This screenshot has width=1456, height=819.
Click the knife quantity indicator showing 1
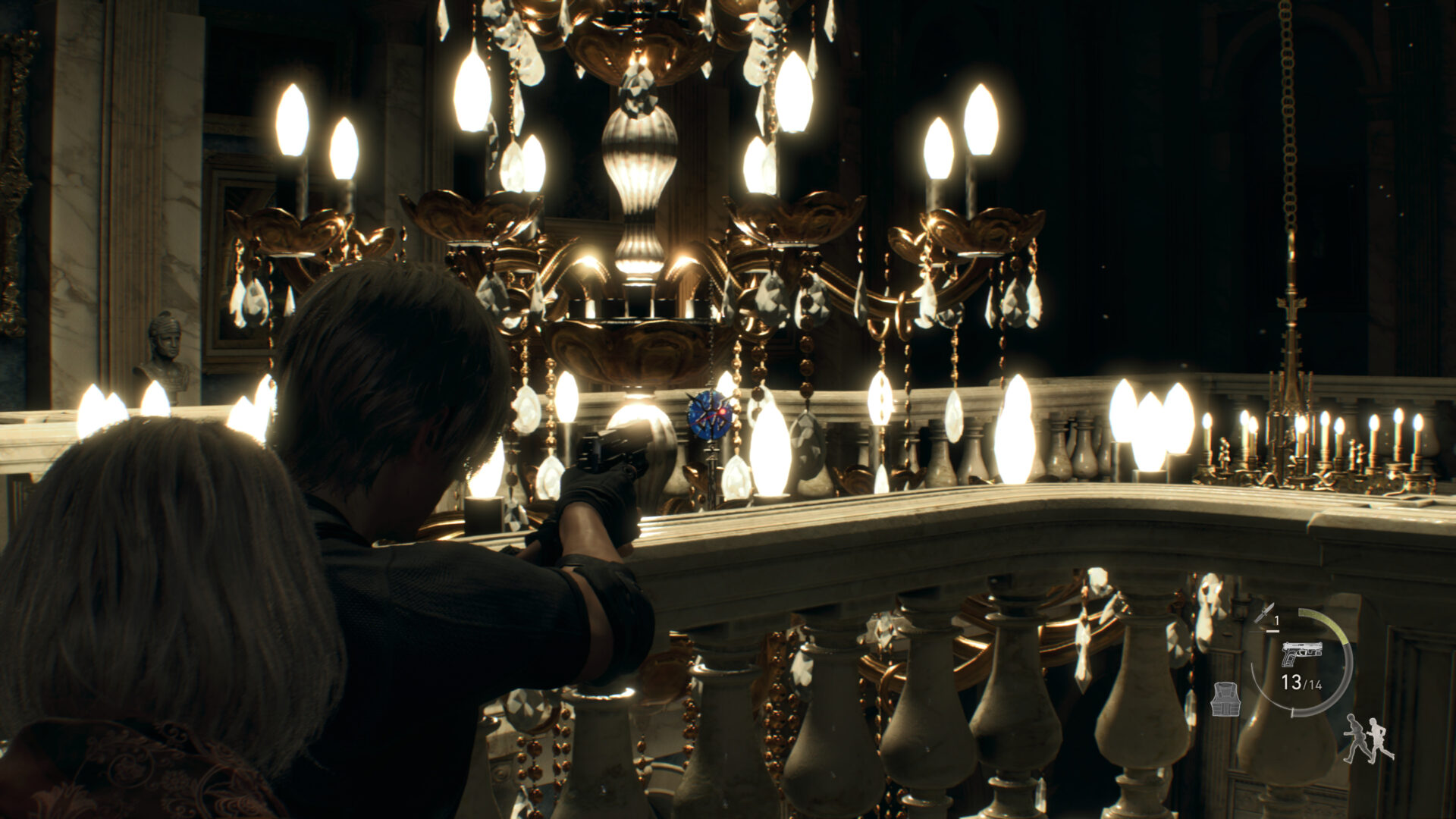click(x=1276, y=620)
